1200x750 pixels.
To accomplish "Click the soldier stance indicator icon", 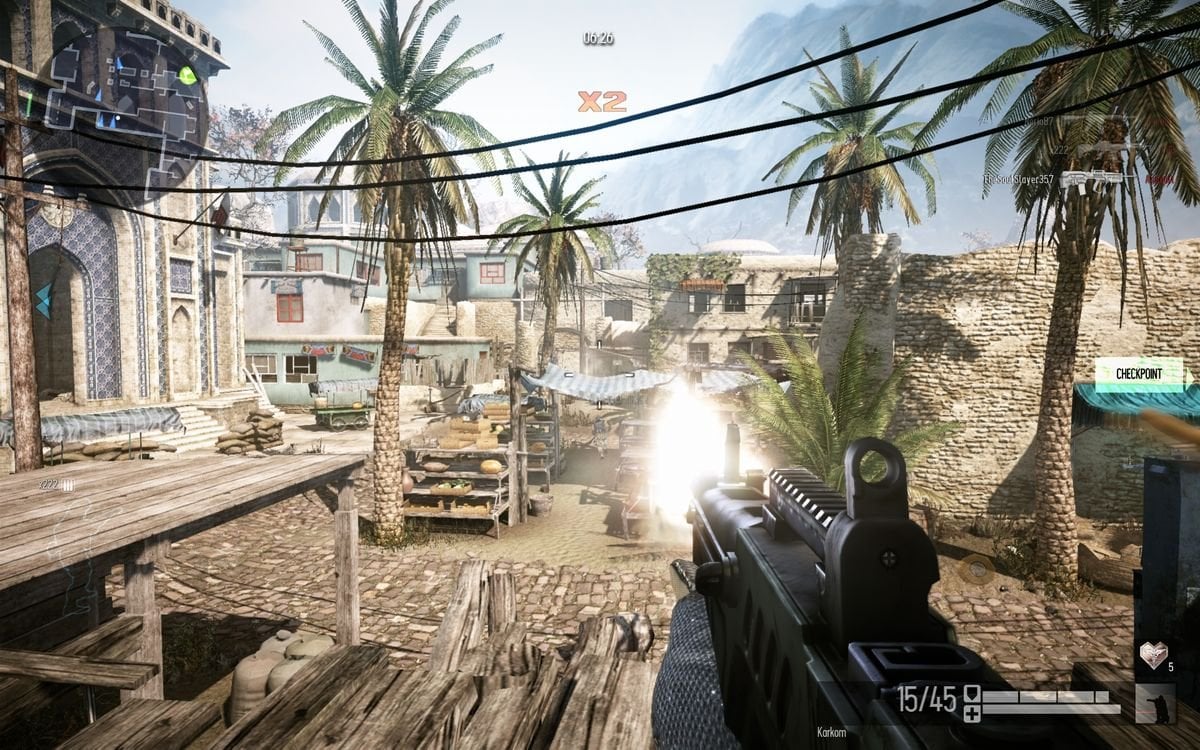I will [x=1154, y=703].
